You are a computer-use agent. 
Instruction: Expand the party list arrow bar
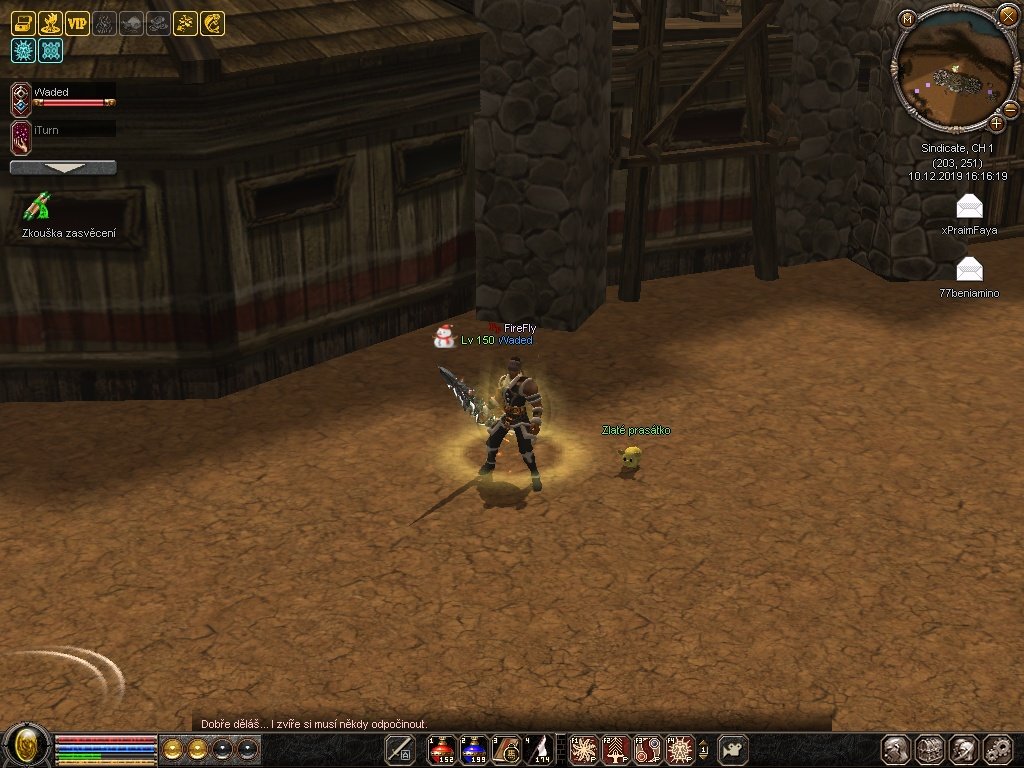pyautogui.click(x=63, y=168)
